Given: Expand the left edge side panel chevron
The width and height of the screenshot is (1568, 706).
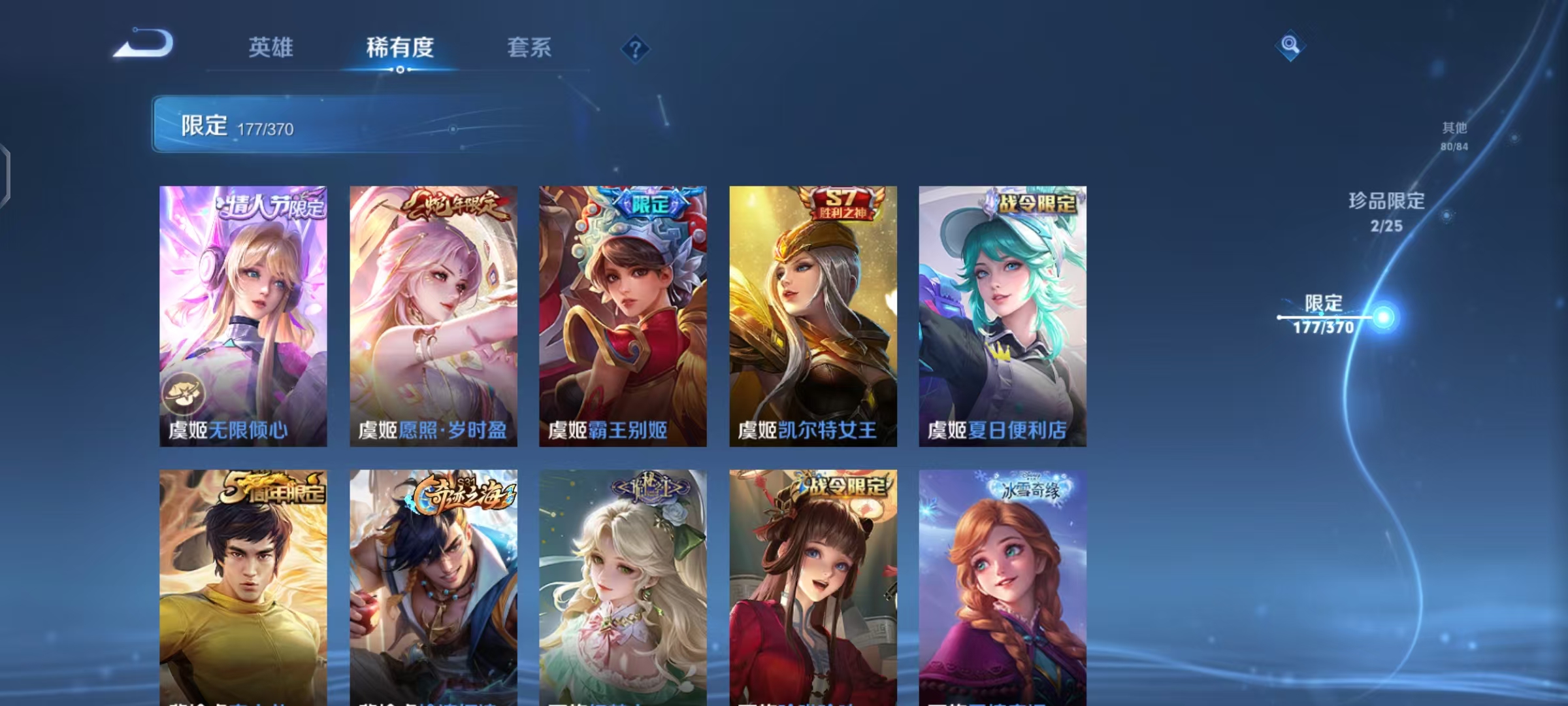Looking at the screenshot, I should (x=7, y=170).
